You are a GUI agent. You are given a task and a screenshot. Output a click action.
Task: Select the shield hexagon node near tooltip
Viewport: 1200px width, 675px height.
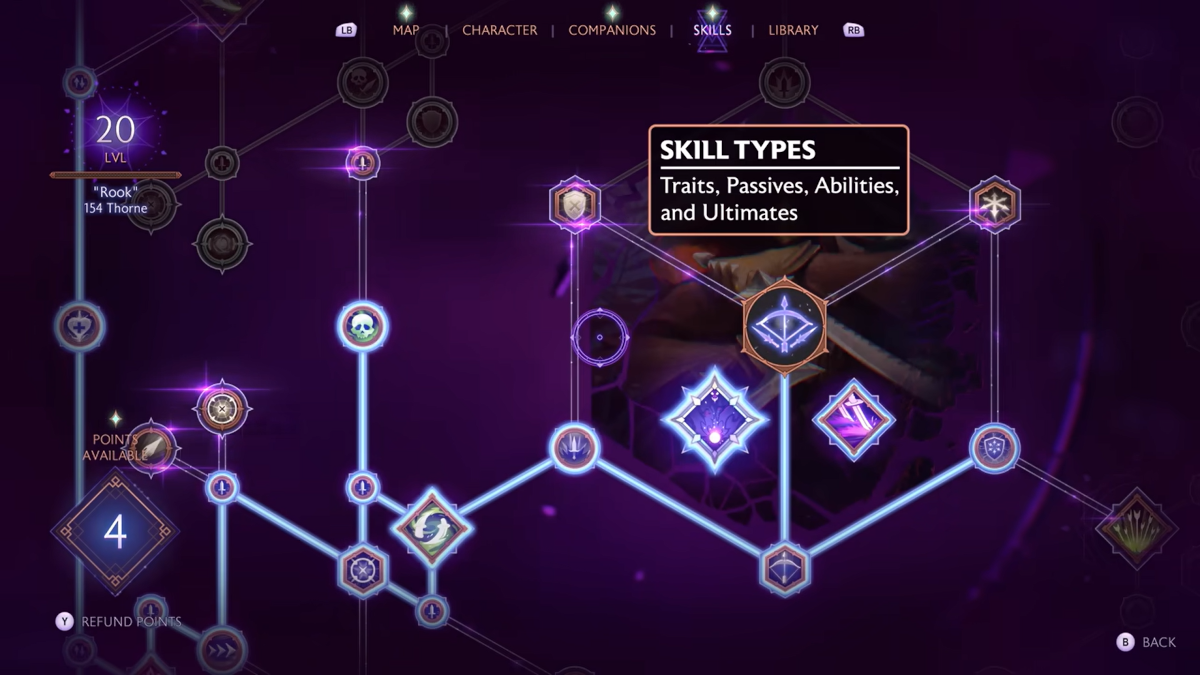575,205
